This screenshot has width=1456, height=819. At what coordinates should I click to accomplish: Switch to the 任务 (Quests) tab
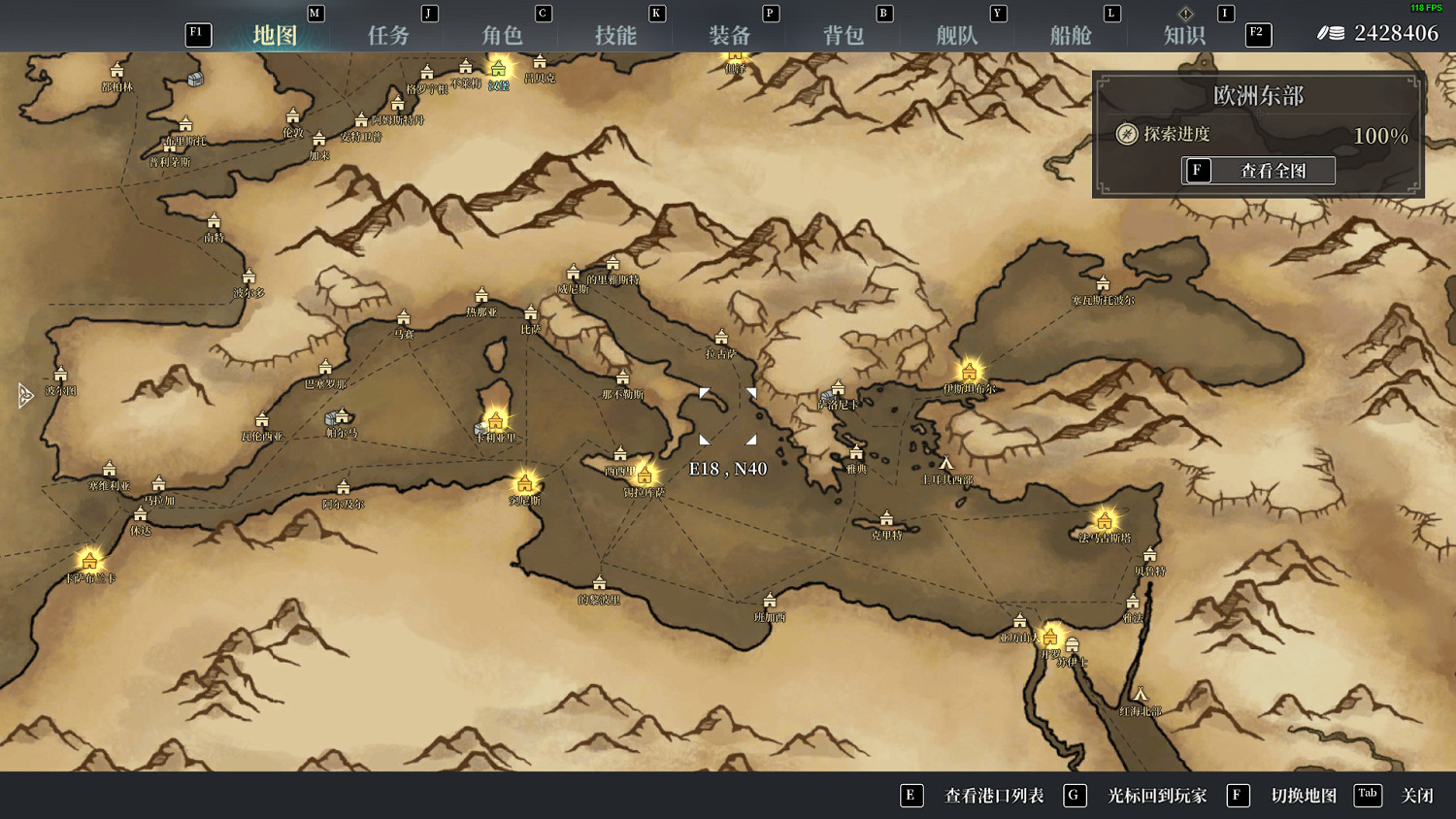click(388, 33)
